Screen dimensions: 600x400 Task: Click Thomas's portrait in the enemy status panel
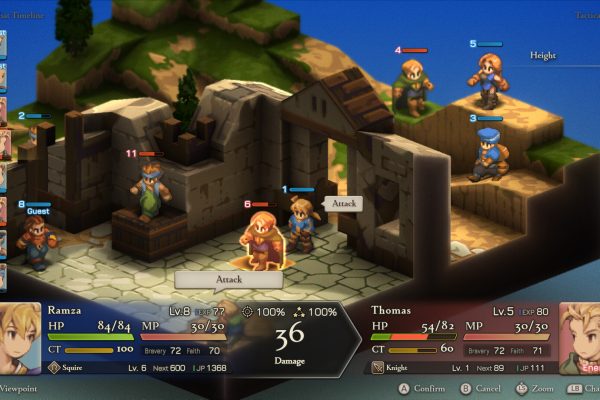[579, 338]
